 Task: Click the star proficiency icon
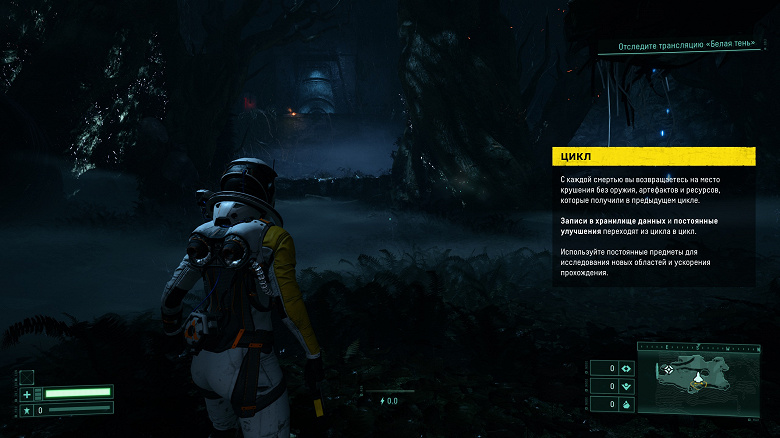pyautogui.click(x=27, y=409)
